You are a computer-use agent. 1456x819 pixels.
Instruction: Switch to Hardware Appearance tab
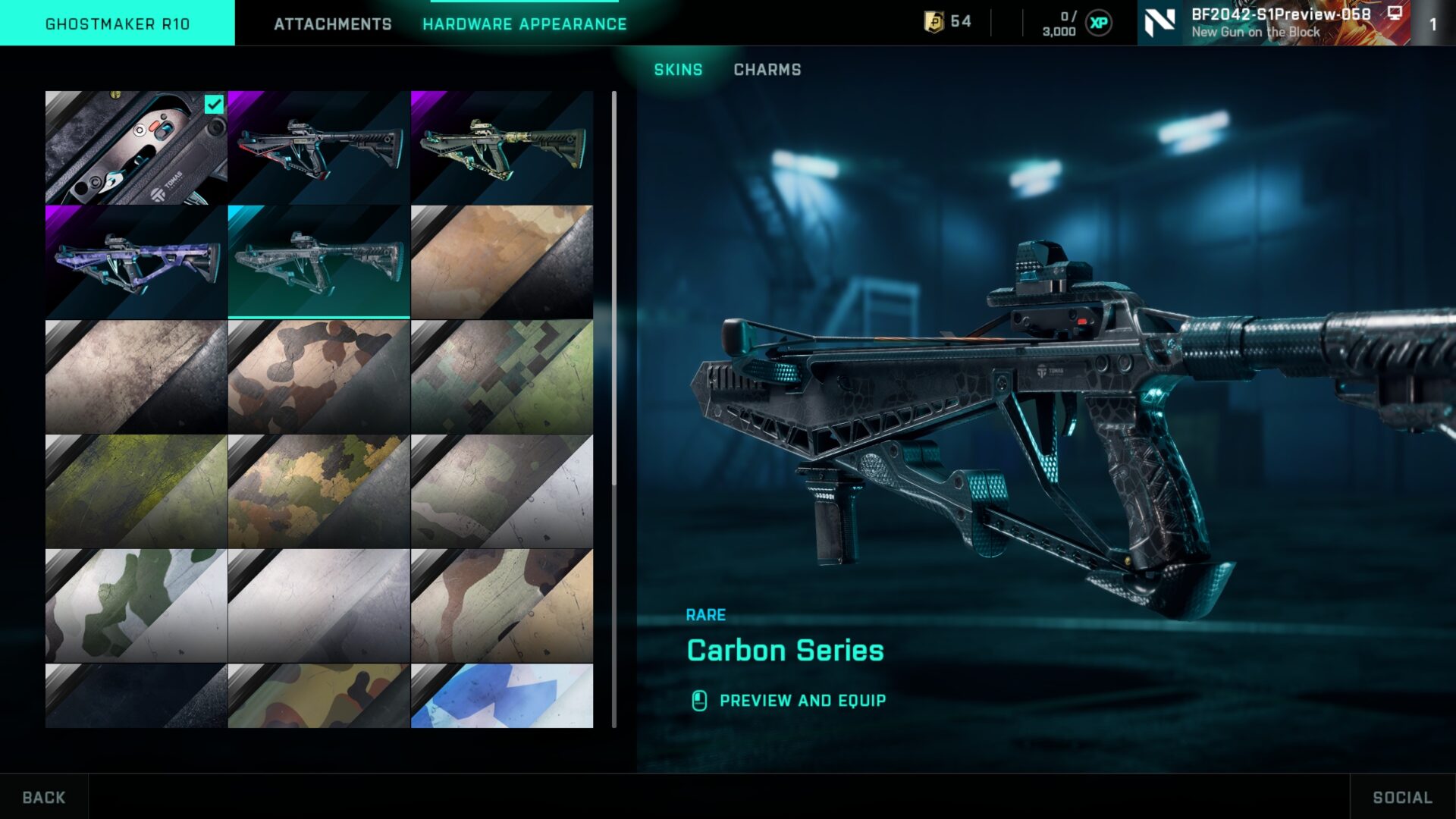pyautogui.click(x=524, y=24)
